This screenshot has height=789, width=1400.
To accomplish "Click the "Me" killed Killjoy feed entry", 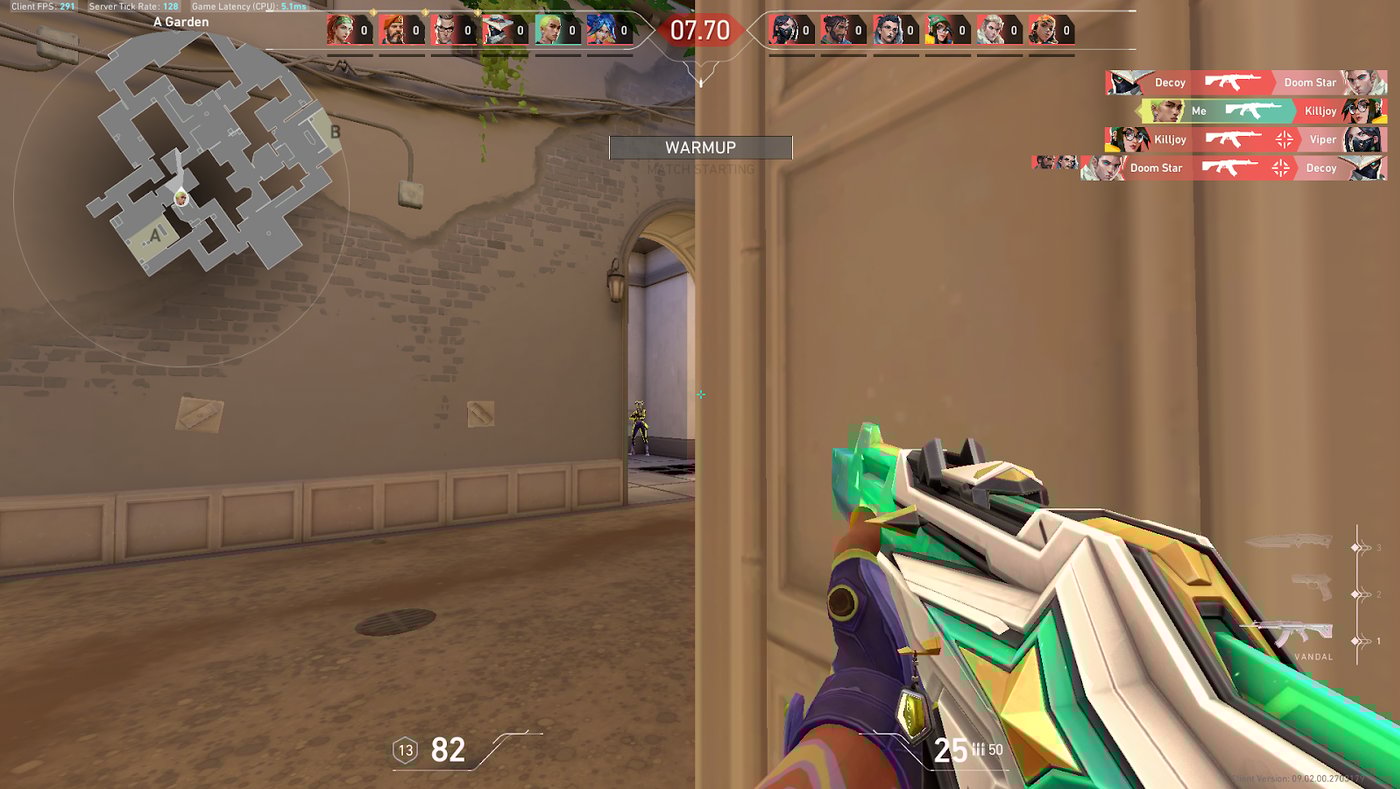I will click(x=1262, y=111).
